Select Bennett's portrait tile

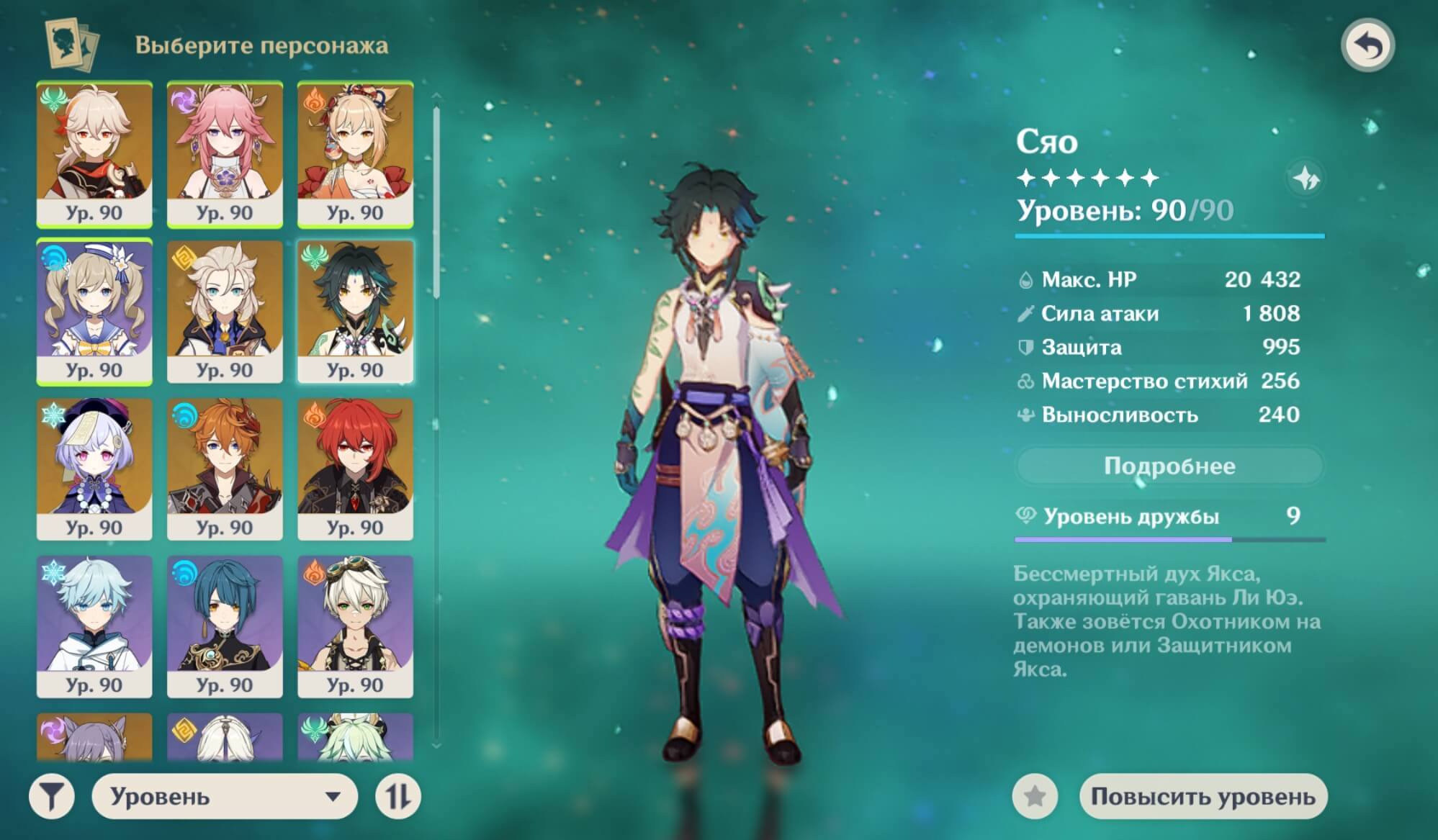click(x=355, y=626)
